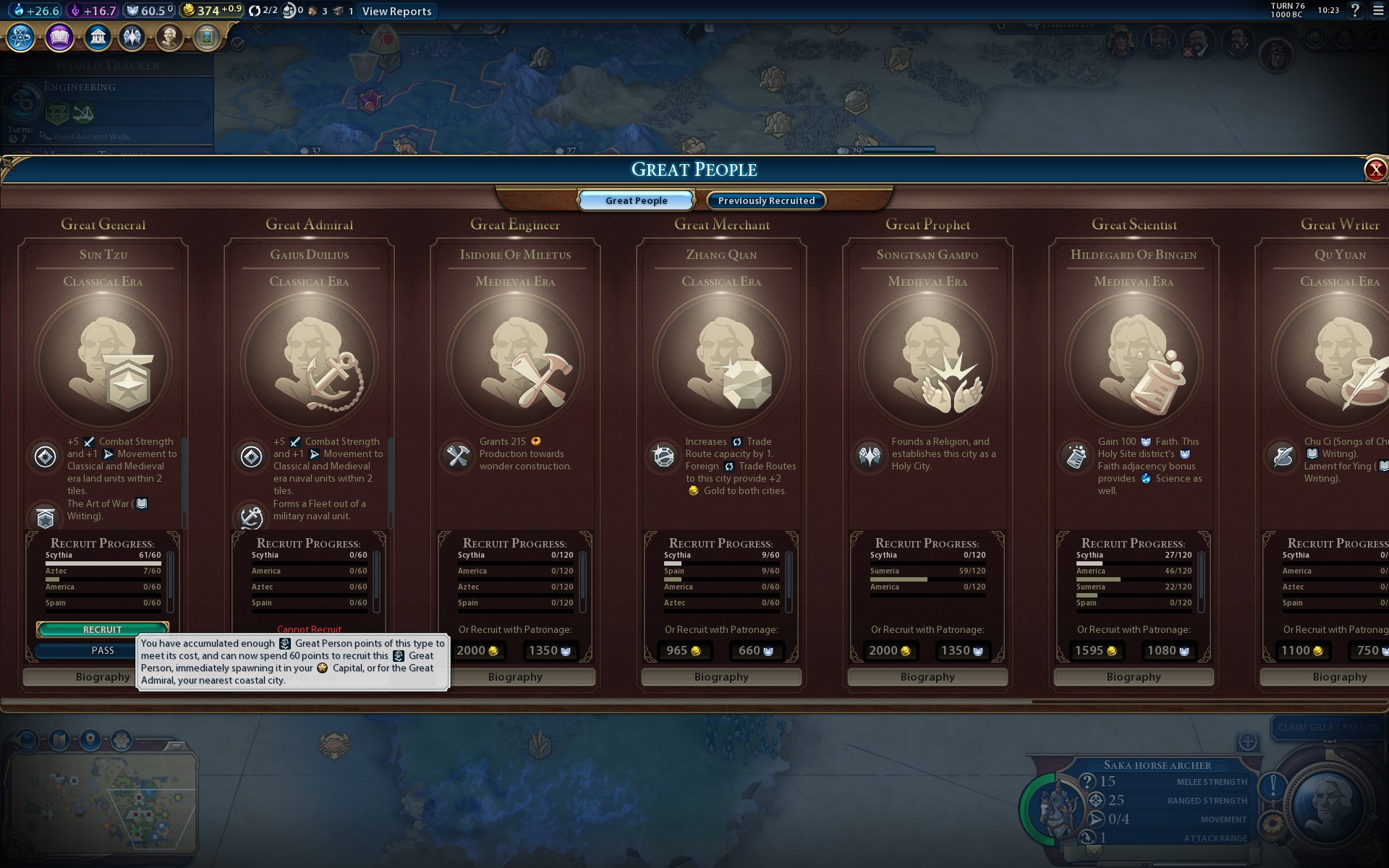Viewport: 1389px width, 868px height.
Task: Open the main game menu
Action: [x=1378, y=10]
